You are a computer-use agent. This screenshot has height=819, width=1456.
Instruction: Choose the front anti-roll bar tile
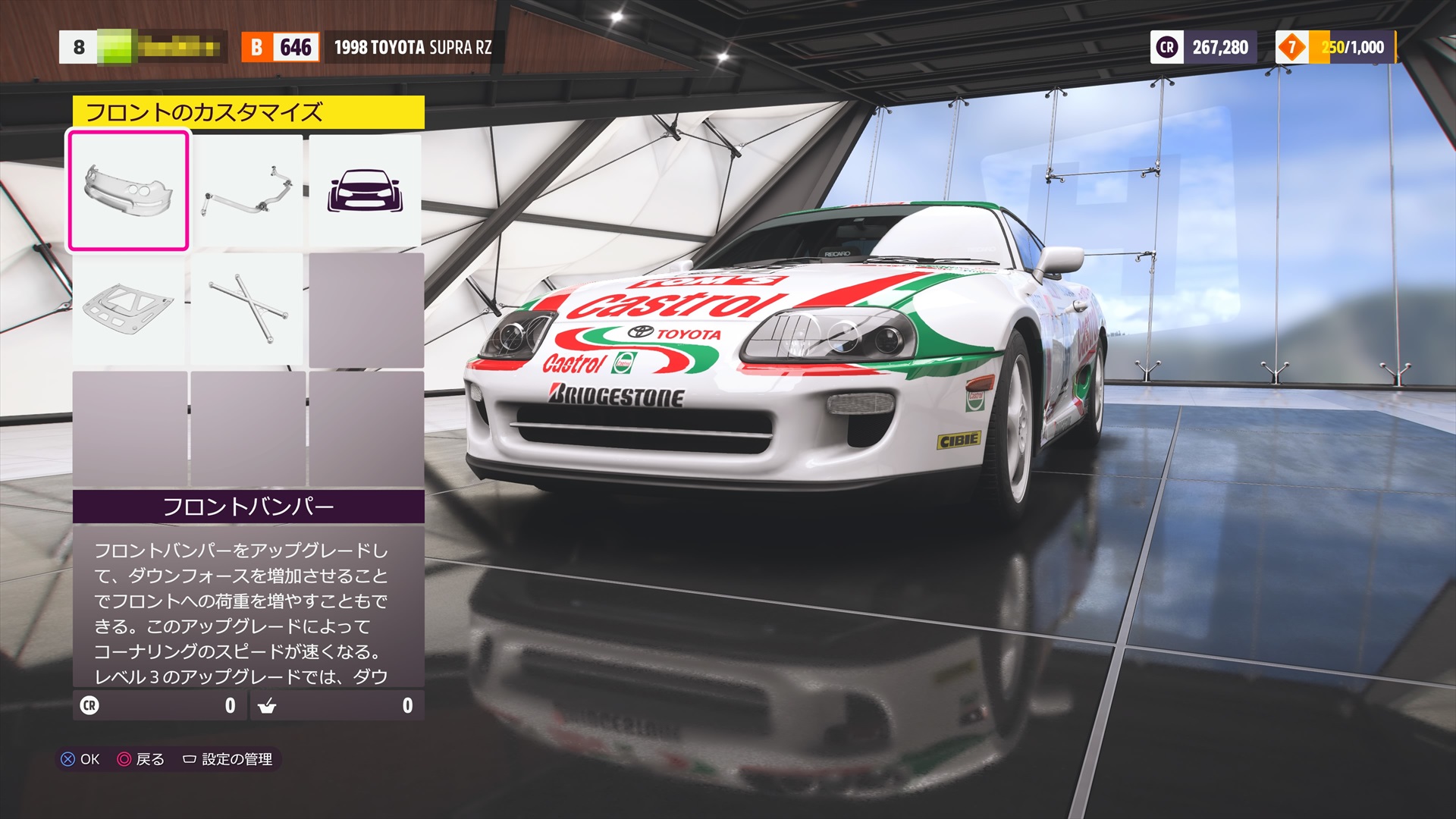247,190
